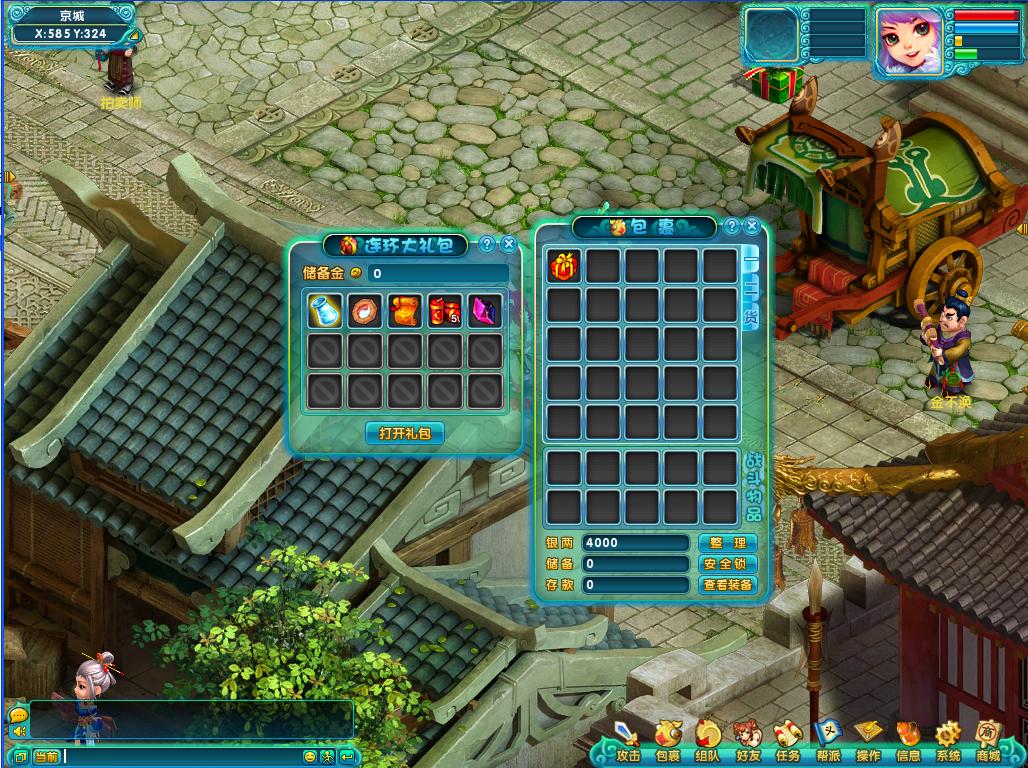Open the 系统 system gear settings
This screenshot has height=768, width=1028.
click(x=948, y=741)
